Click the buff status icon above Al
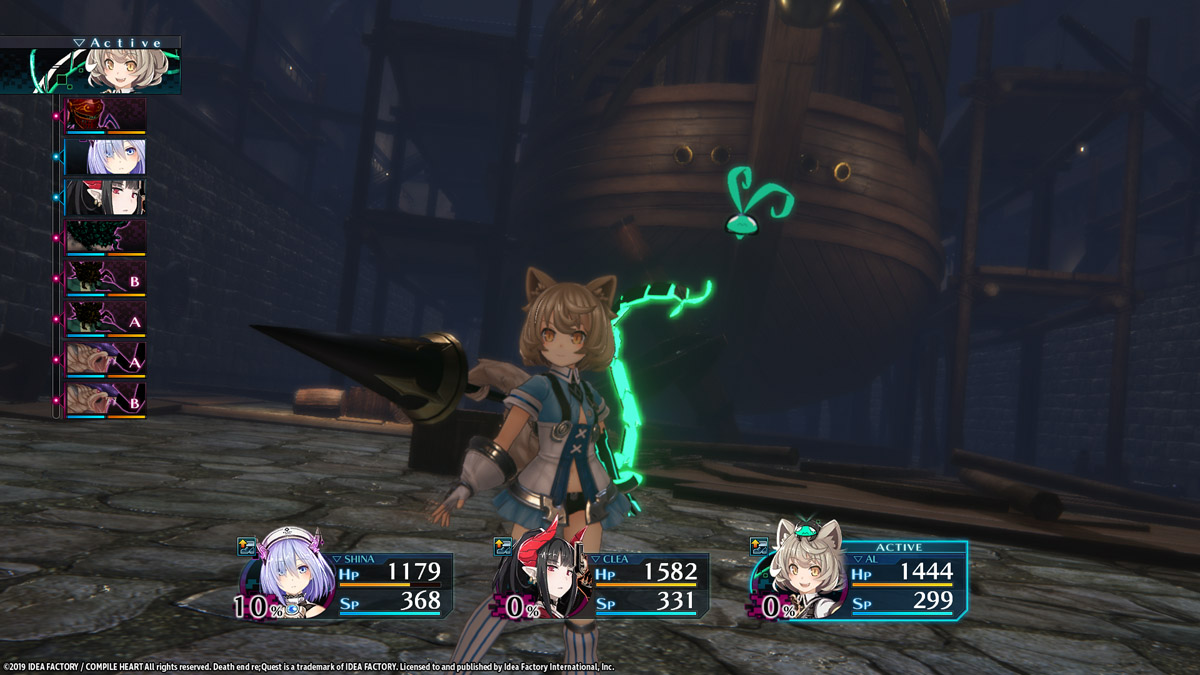The image size is (1200, 675). pyautogui.click(x=760, y=546)
